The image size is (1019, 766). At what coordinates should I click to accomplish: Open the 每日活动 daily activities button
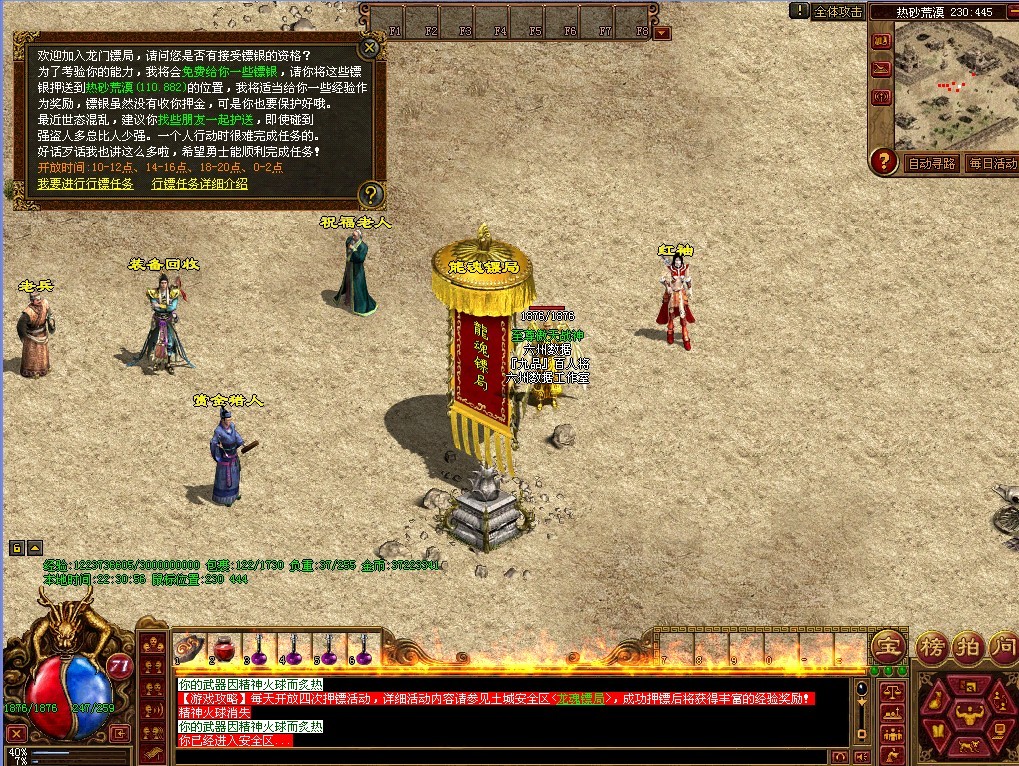[992, 163]
